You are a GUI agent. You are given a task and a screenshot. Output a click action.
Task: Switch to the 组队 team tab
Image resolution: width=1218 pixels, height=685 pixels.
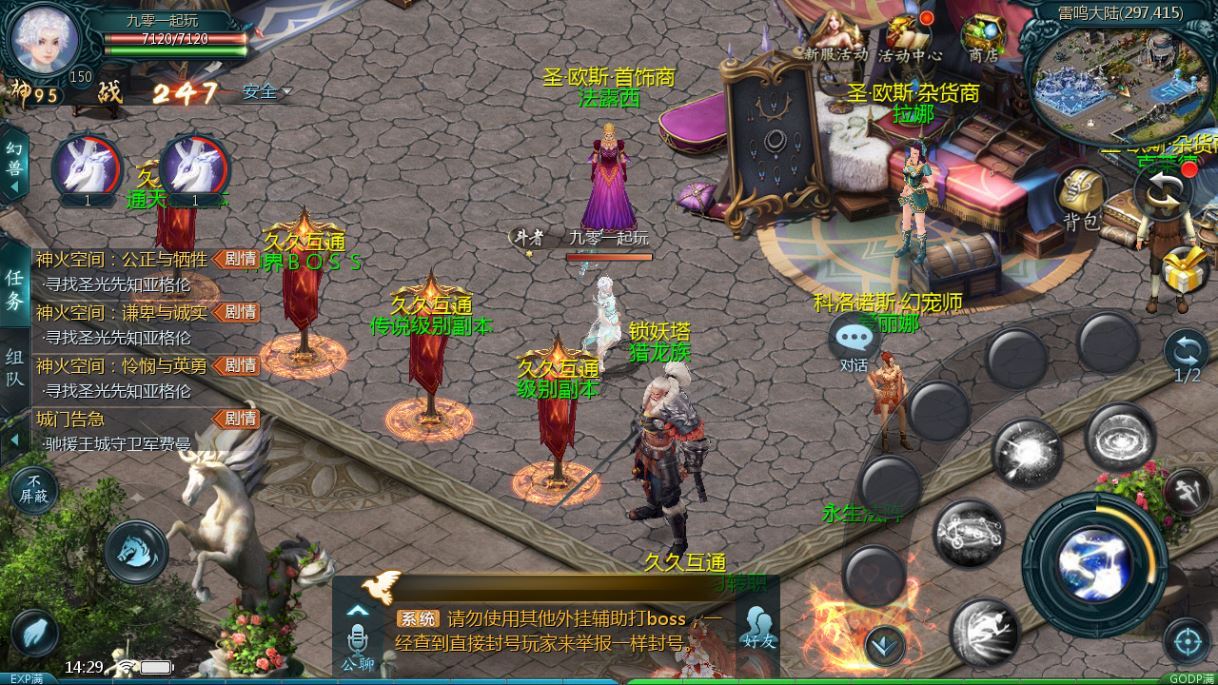click(15, 367)
